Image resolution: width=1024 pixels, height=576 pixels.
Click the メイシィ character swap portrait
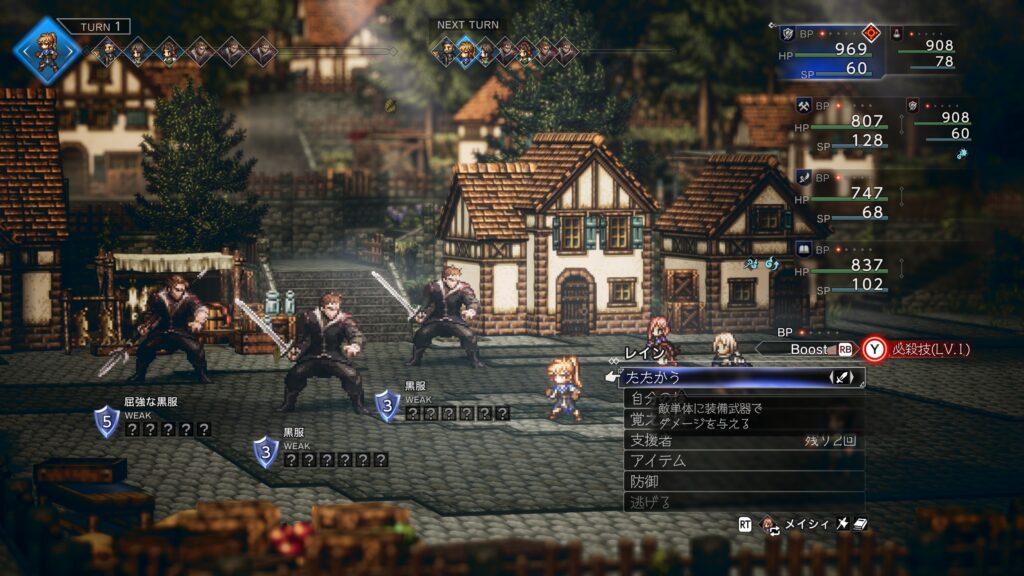coord(769,524)
